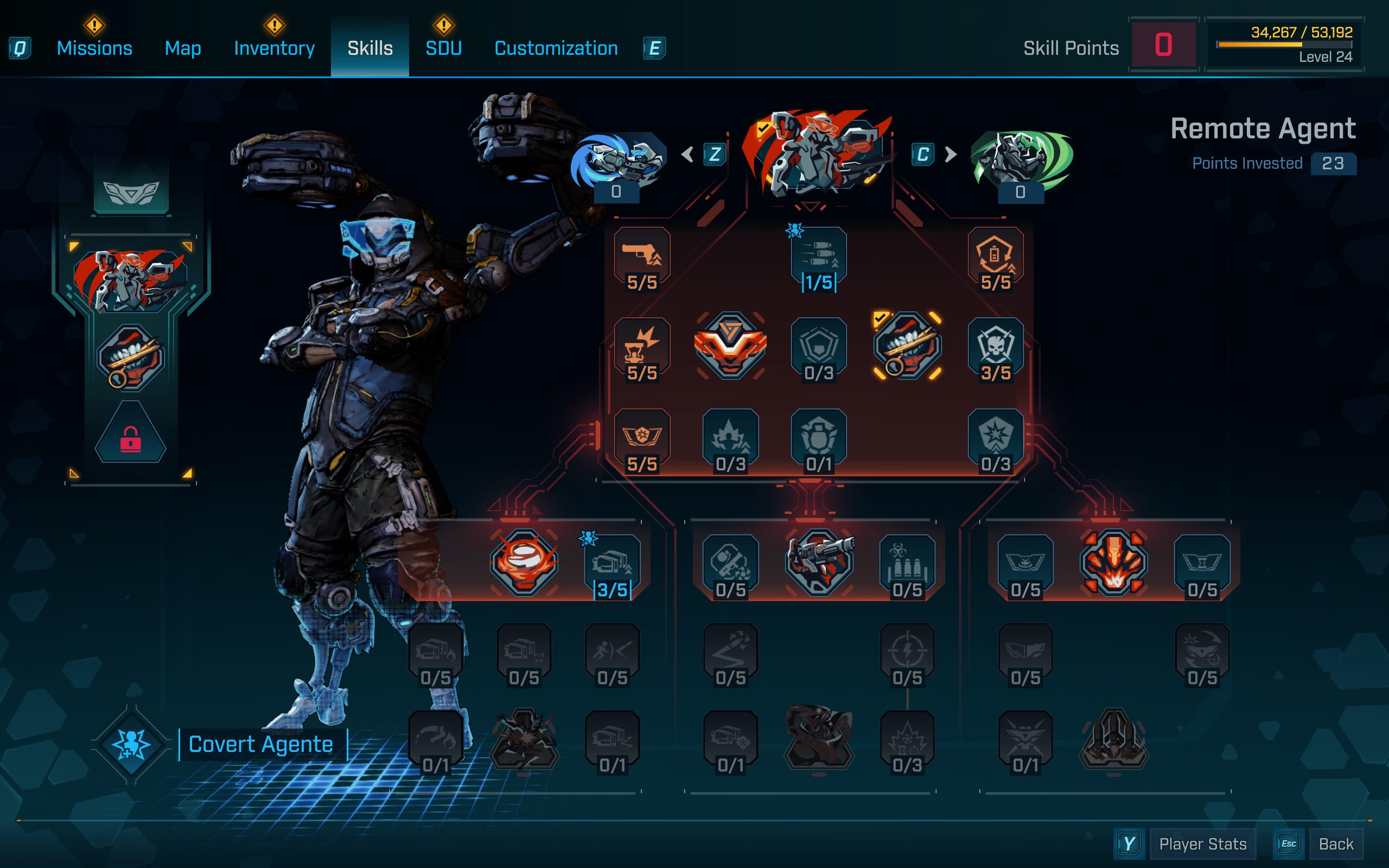1389x868 pixels.
Task: Show the next skill tree with right arrow
Action: [x=951, y=155]
